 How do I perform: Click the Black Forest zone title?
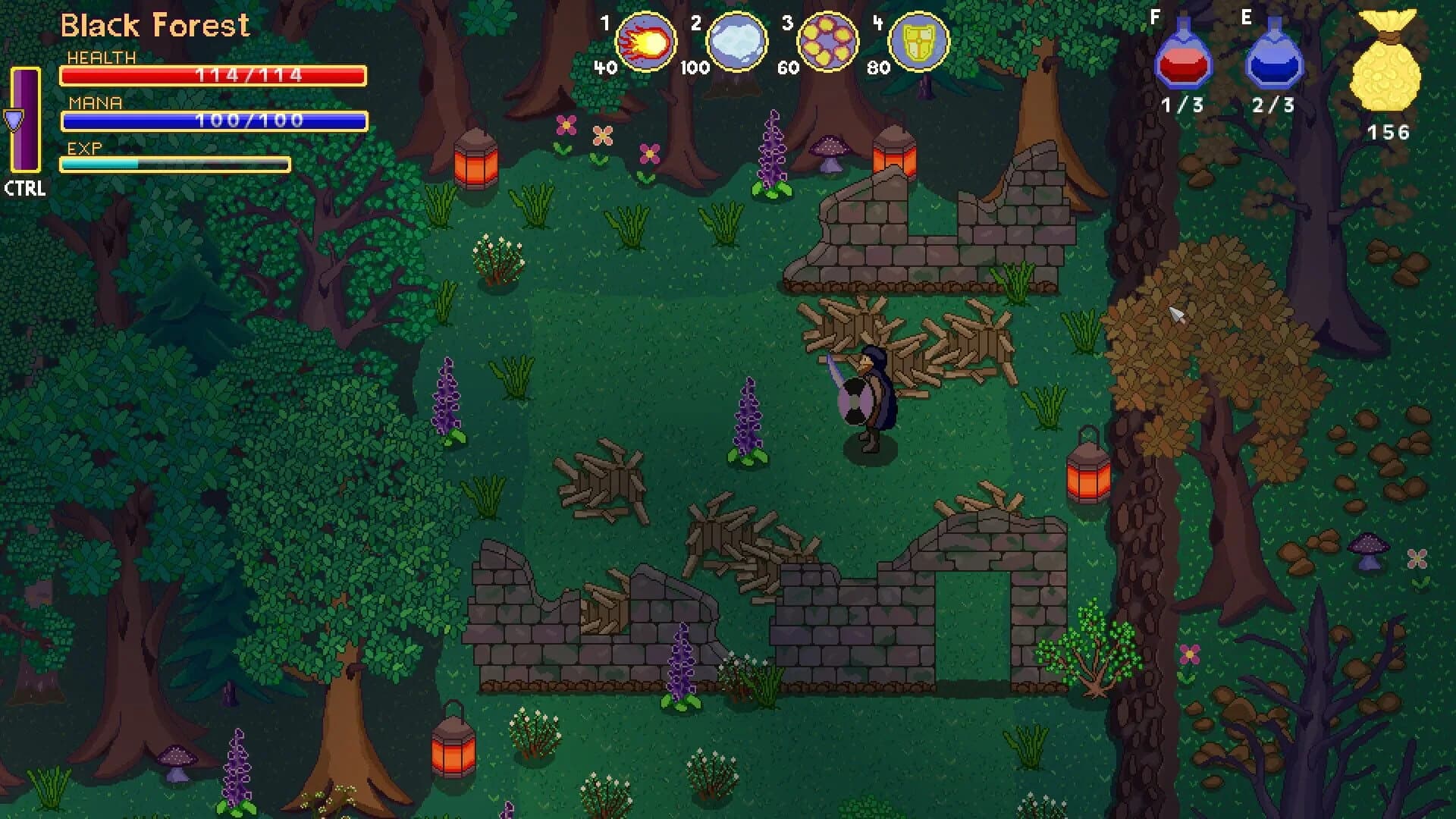click(154, 25)
